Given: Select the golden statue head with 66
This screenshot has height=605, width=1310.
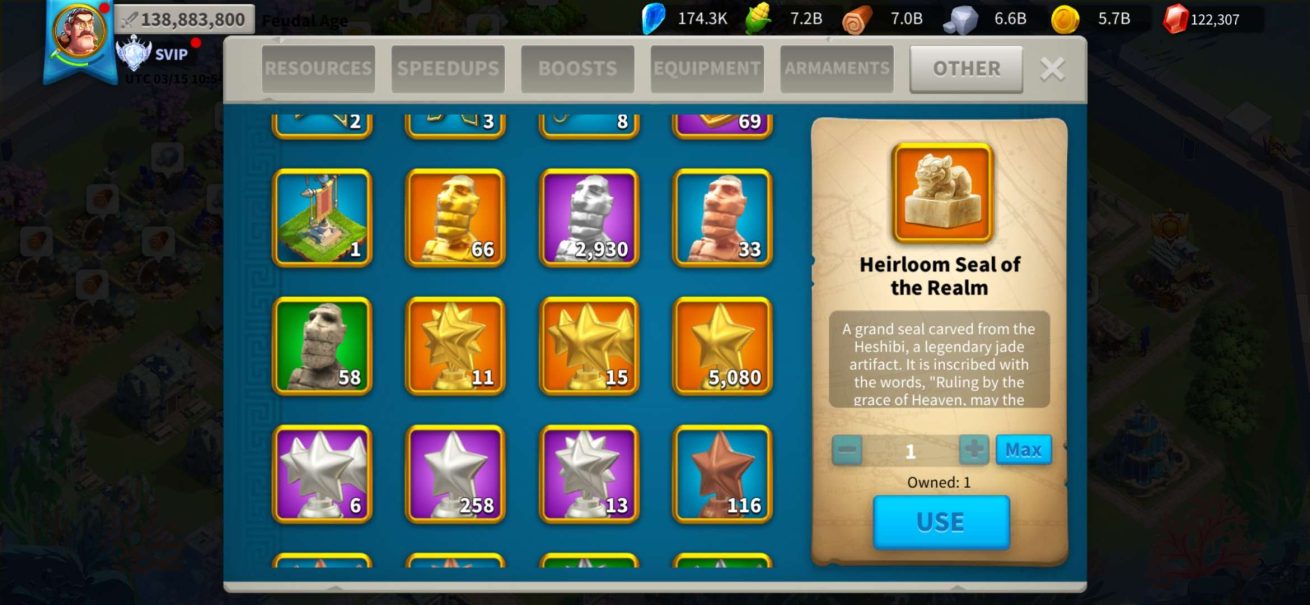Looking at the screenshot, I should click(x=455, y=218).
